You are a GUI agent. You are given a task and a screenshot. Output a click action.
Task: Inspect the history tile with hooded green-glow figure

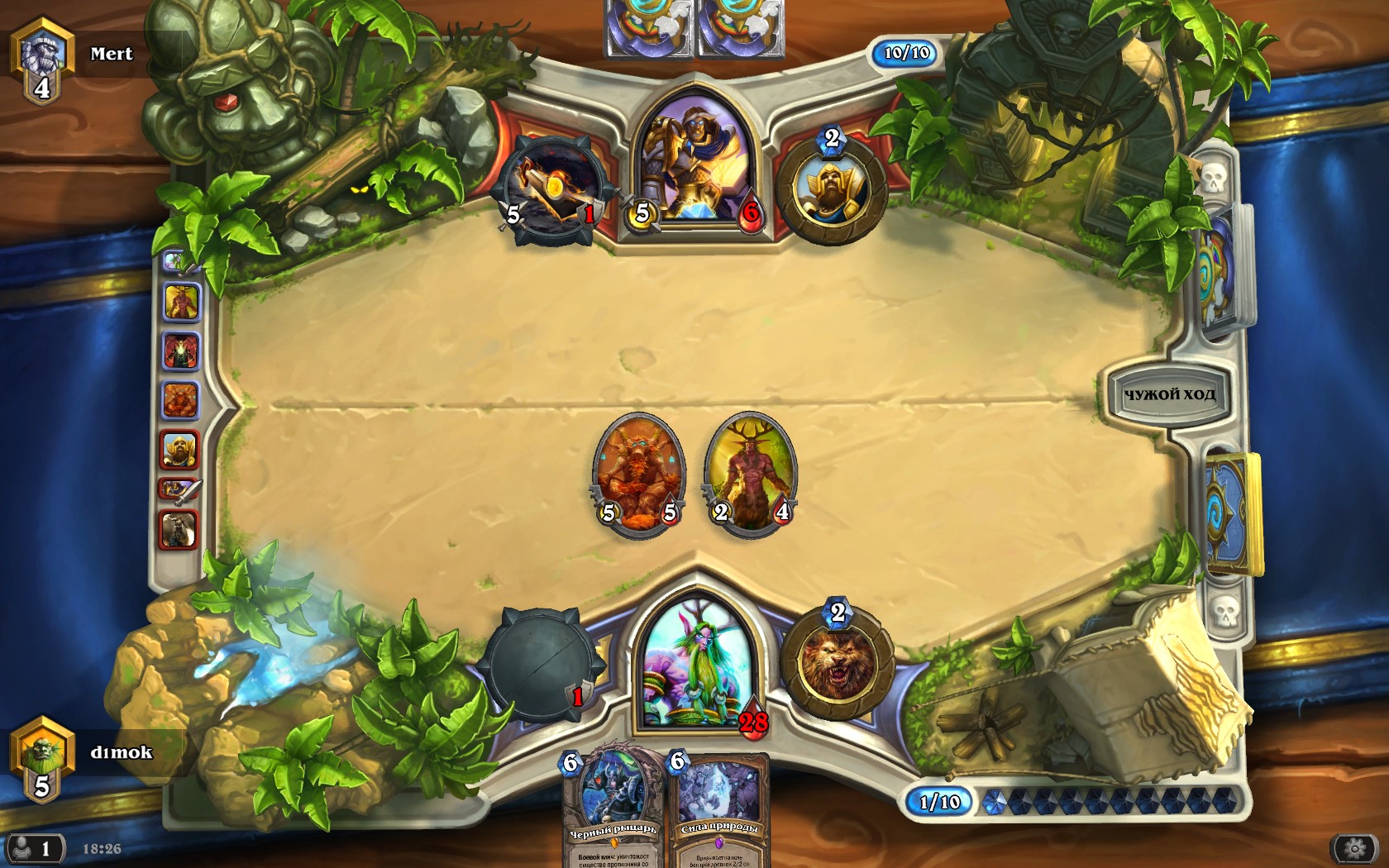pos(180,351)
